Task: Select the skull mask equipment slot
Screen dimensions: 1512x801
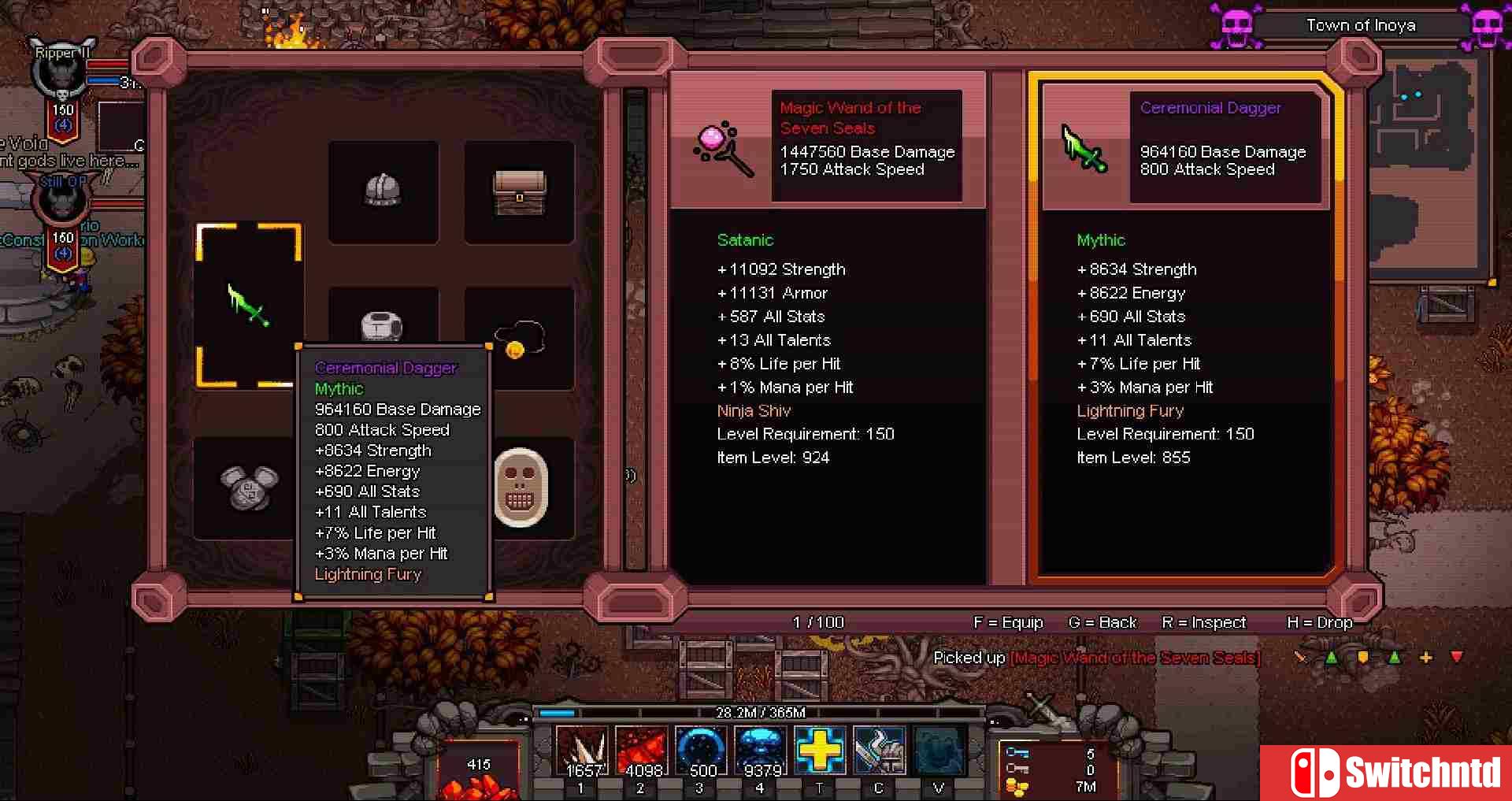Action: pos(520,488)
